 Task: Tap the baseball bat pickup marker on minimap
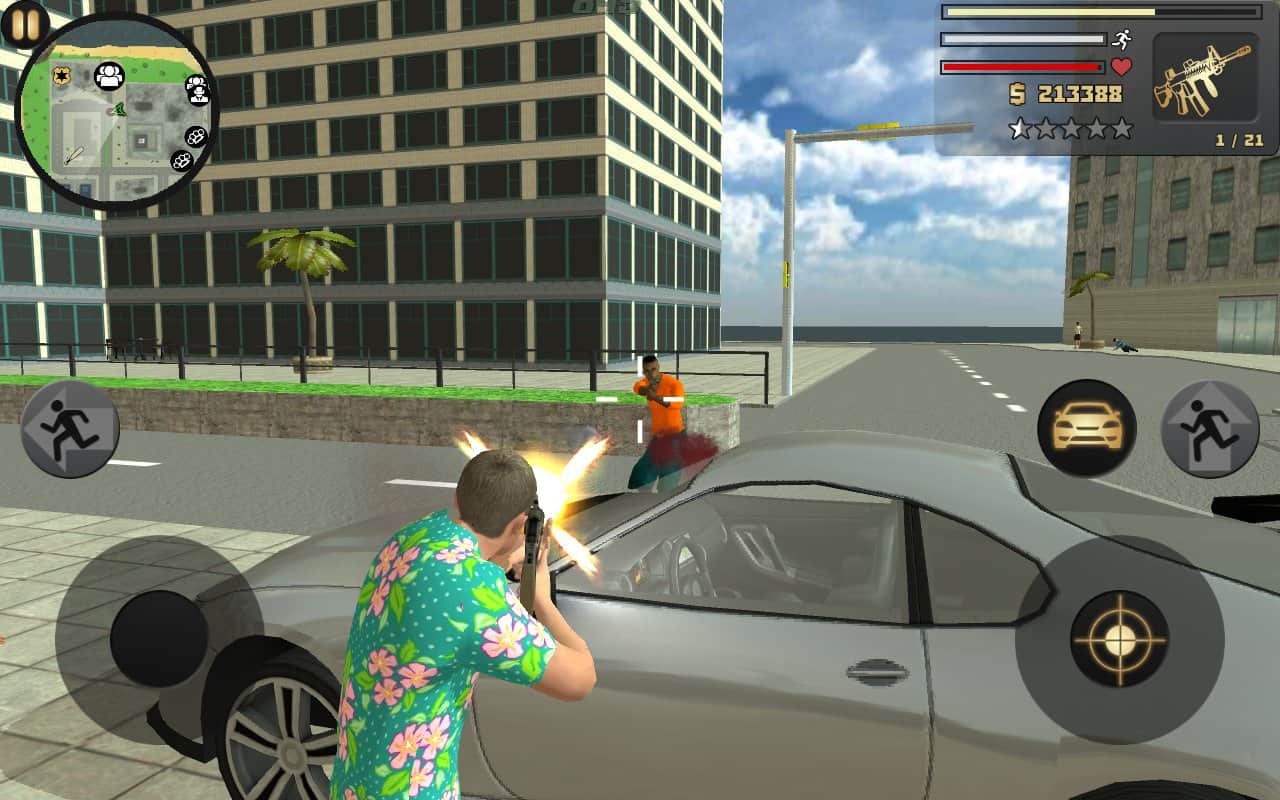(x=74, y=156)
